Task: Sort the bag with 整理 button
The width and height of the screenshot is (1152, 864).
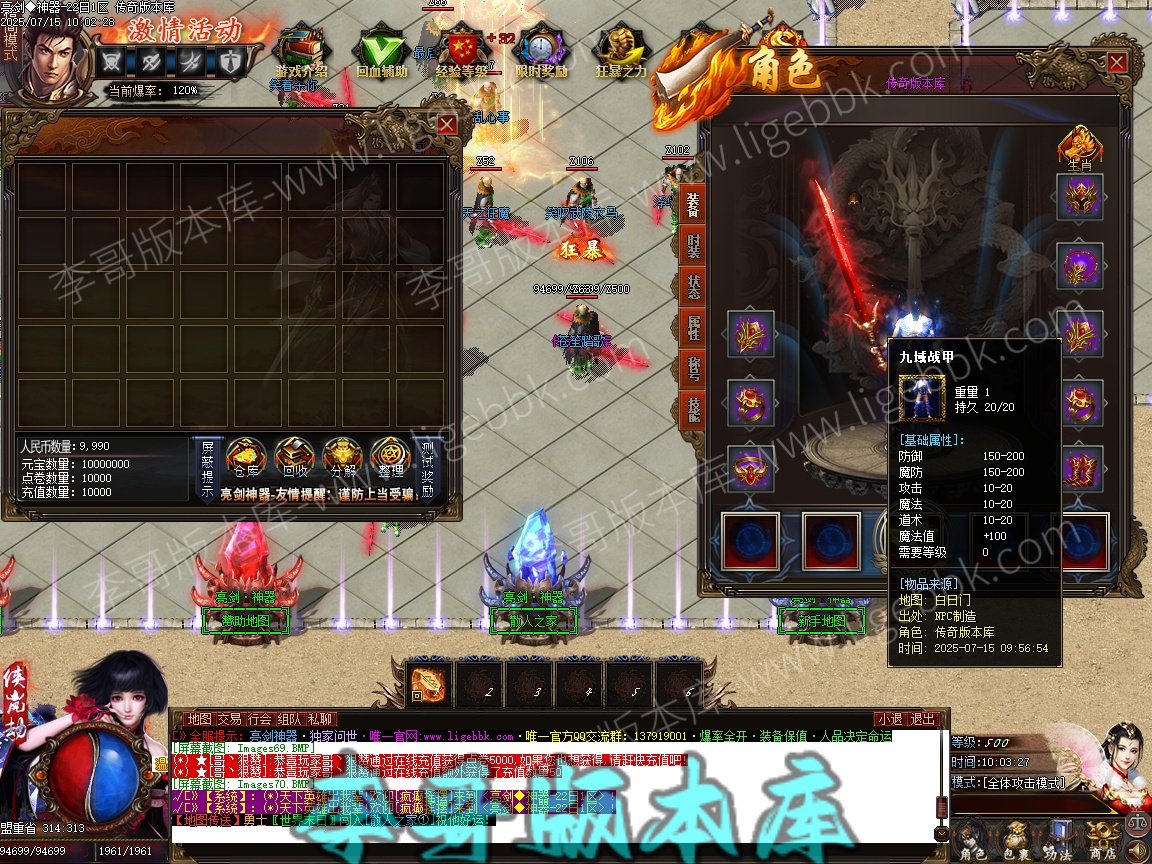Action: pos(391,459)
